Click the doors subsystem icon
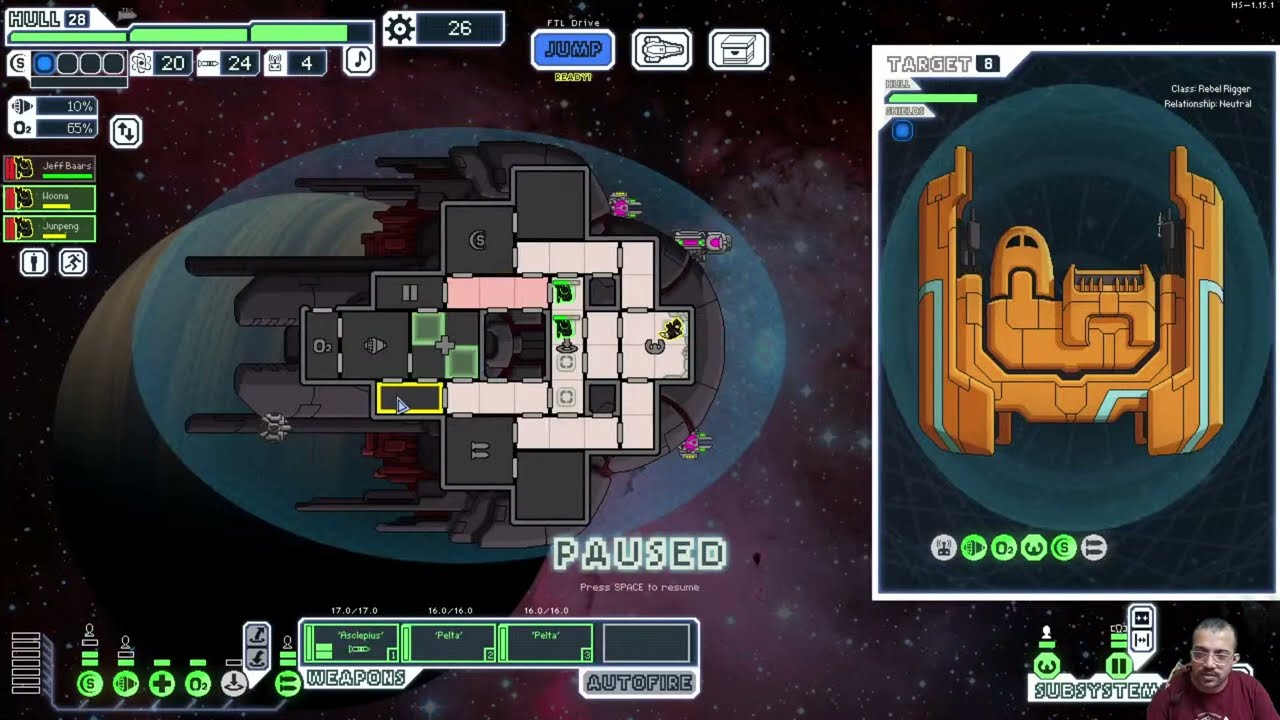Viewport: 1280px width, 720px height. coord(1119,665)
